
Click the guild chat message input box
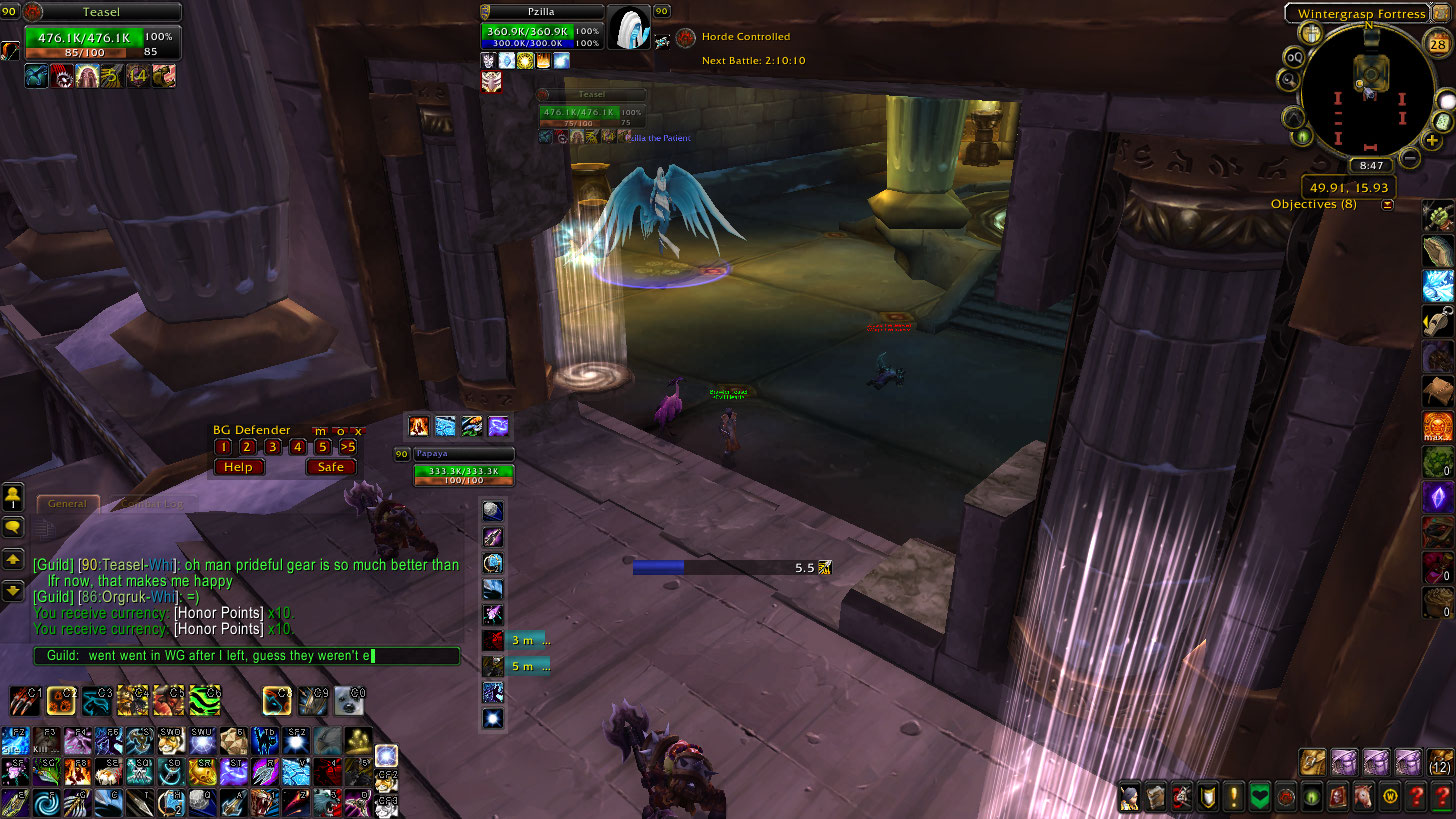click(246, 656)
